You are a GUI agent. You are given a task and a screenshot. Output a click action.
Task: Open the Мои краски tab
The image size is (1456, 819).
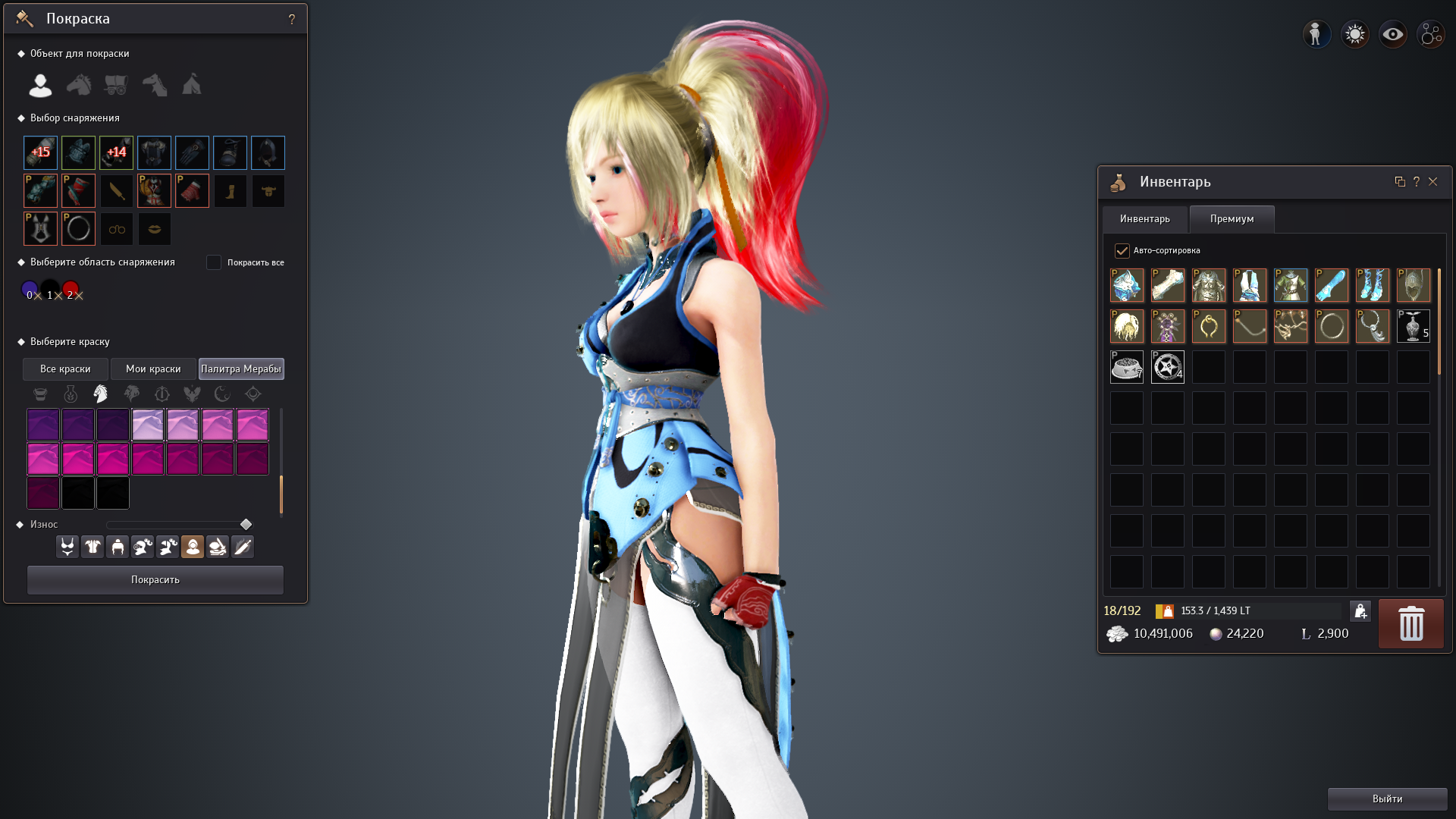tap(154, 369)
